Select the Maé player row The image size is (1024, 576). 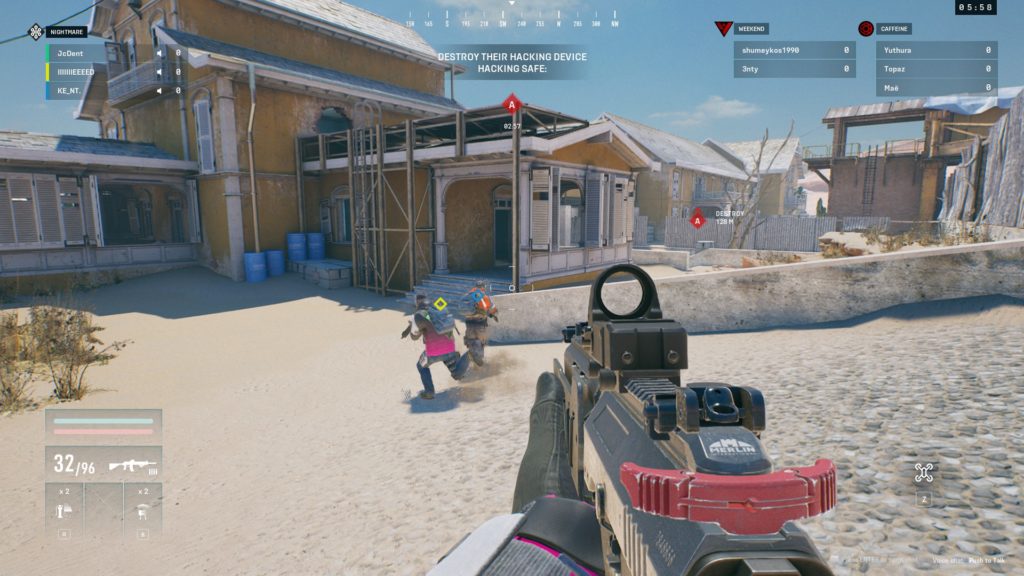937,88
